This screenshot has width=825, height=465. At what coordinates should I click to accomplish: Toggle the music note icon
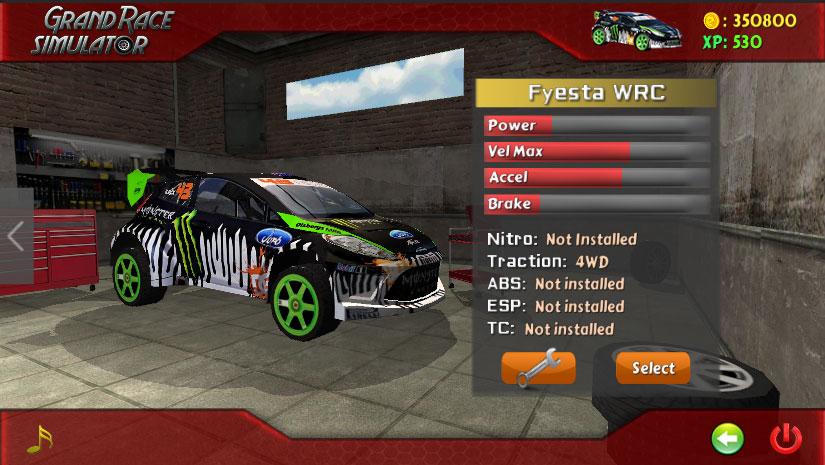38,438
